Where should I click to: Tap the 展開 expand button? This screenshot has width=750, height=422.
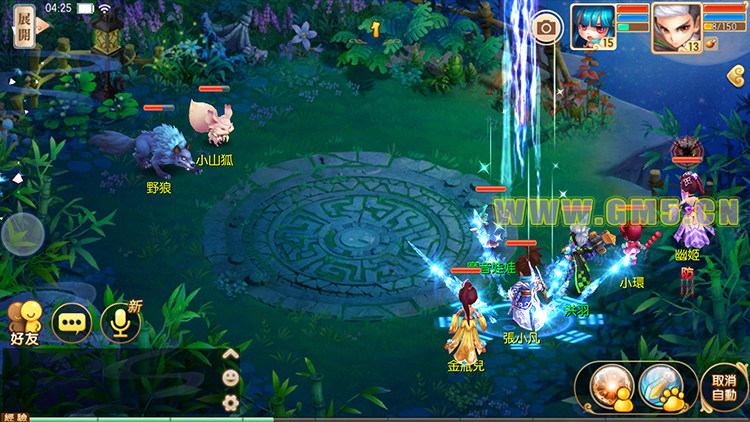pos(24,27)
